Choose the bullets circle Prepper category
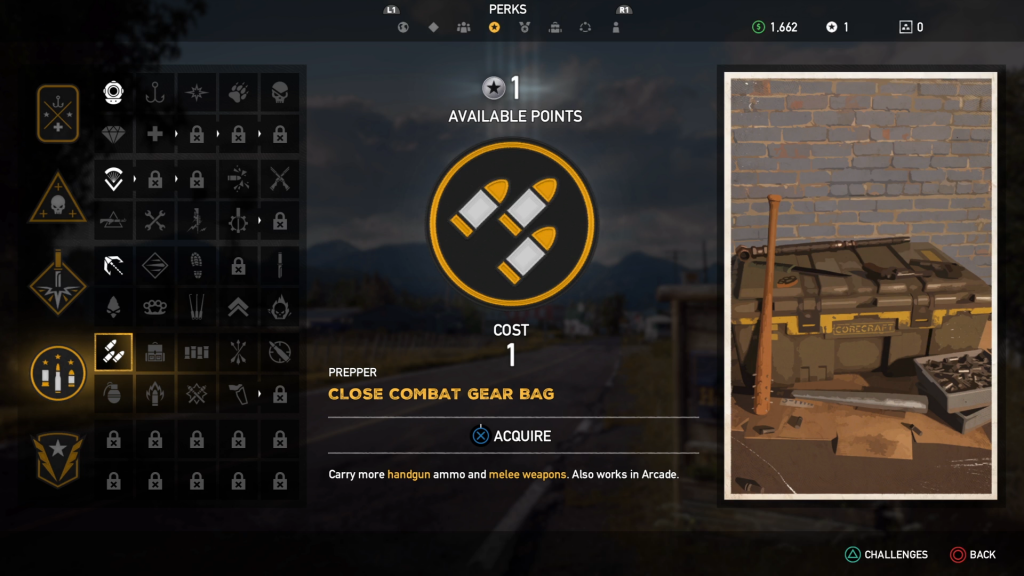1024x576 pixels. coord(58,372)
